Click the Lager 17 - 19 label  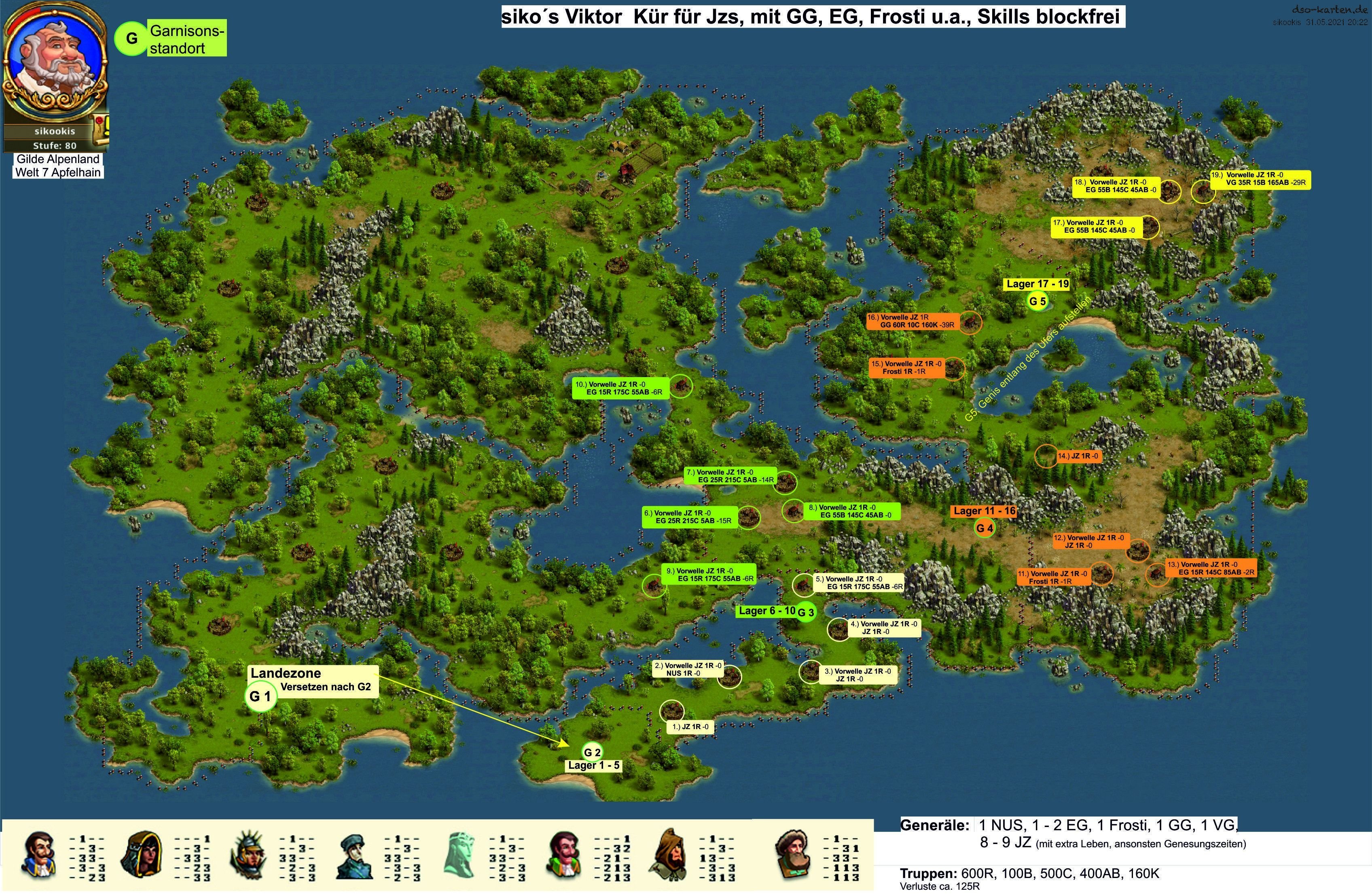pos(1037,284)
